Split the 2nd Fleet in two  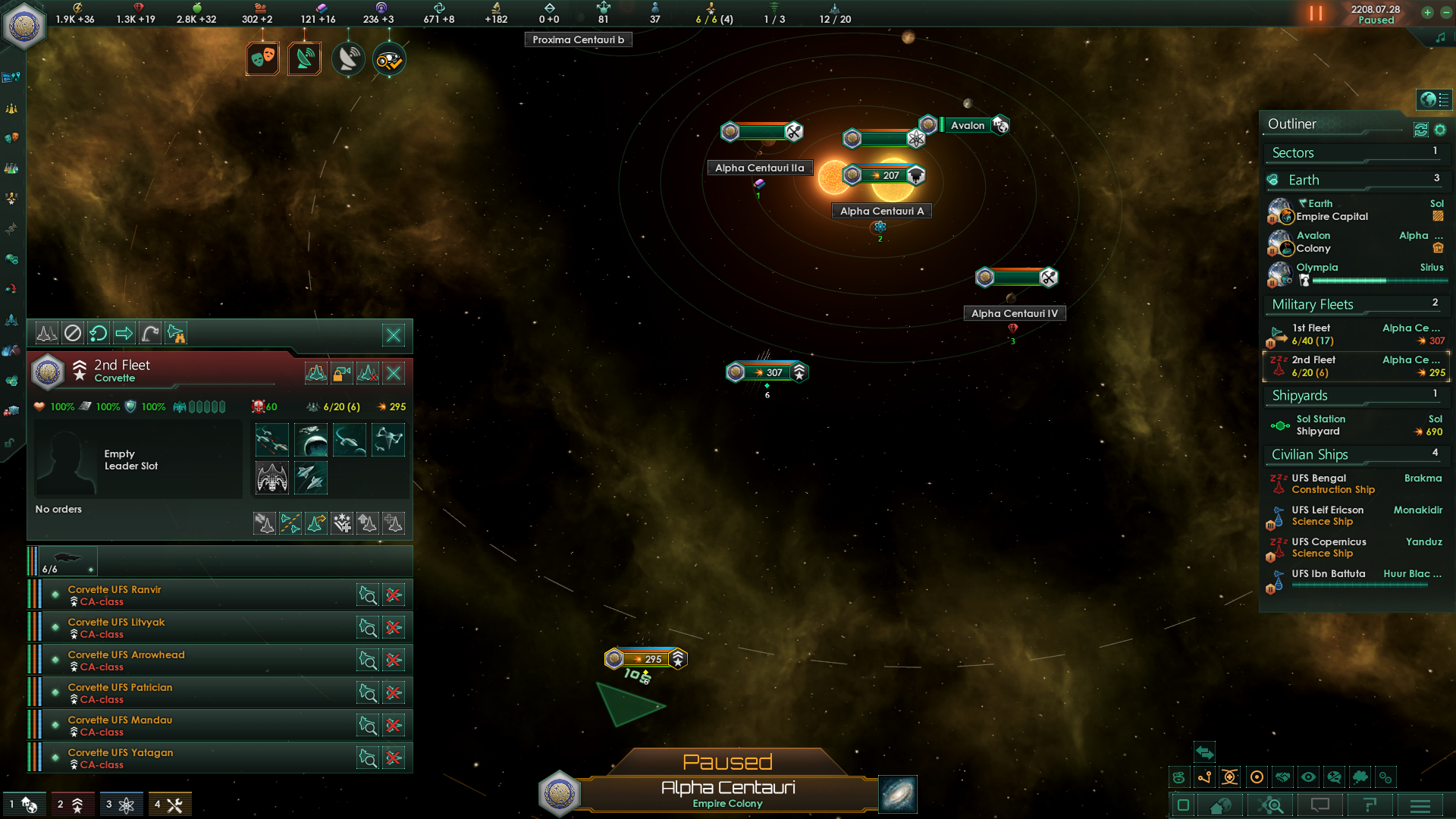(x=290, y=522)
